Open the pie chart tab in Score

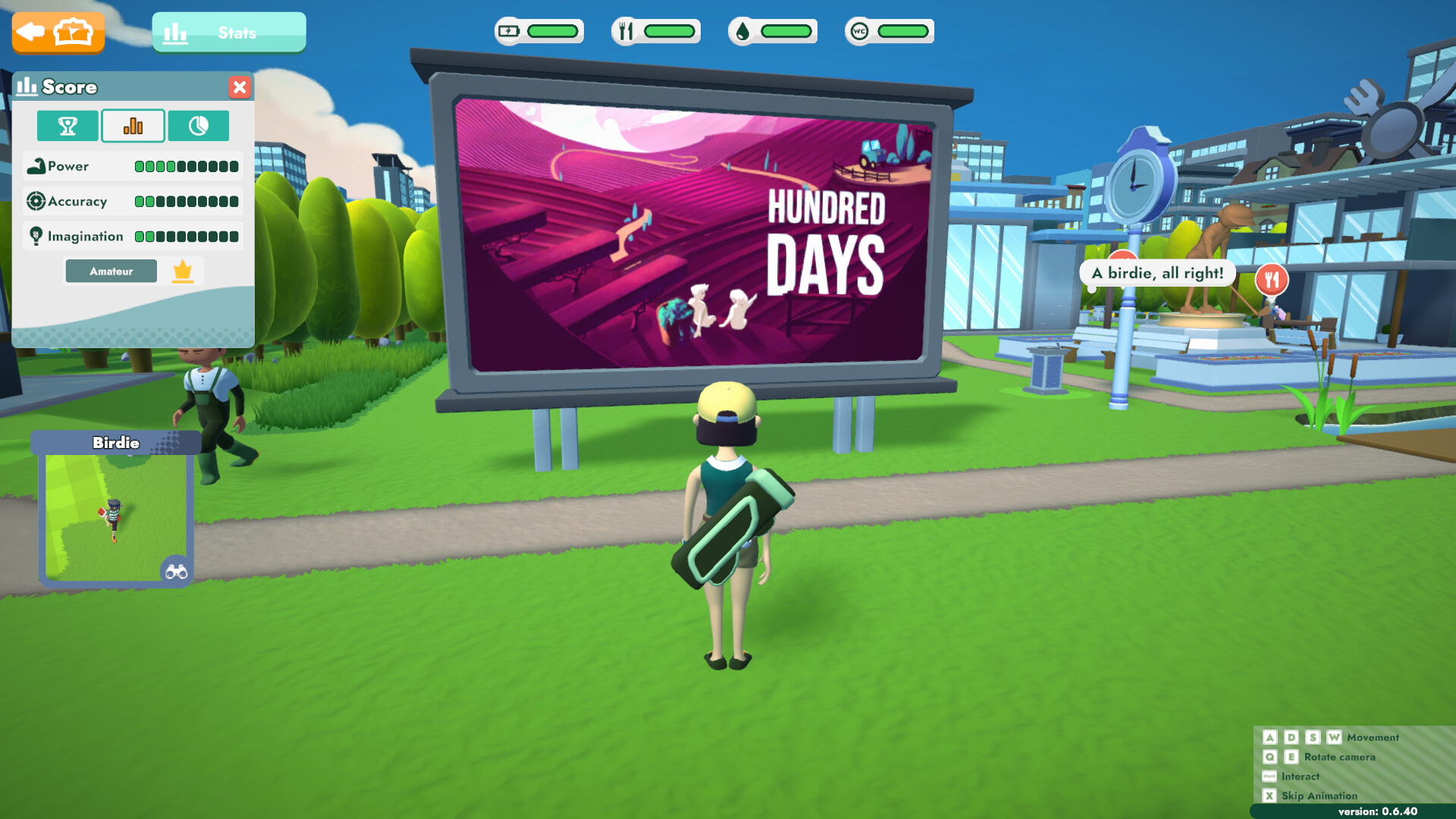[199, 126]
